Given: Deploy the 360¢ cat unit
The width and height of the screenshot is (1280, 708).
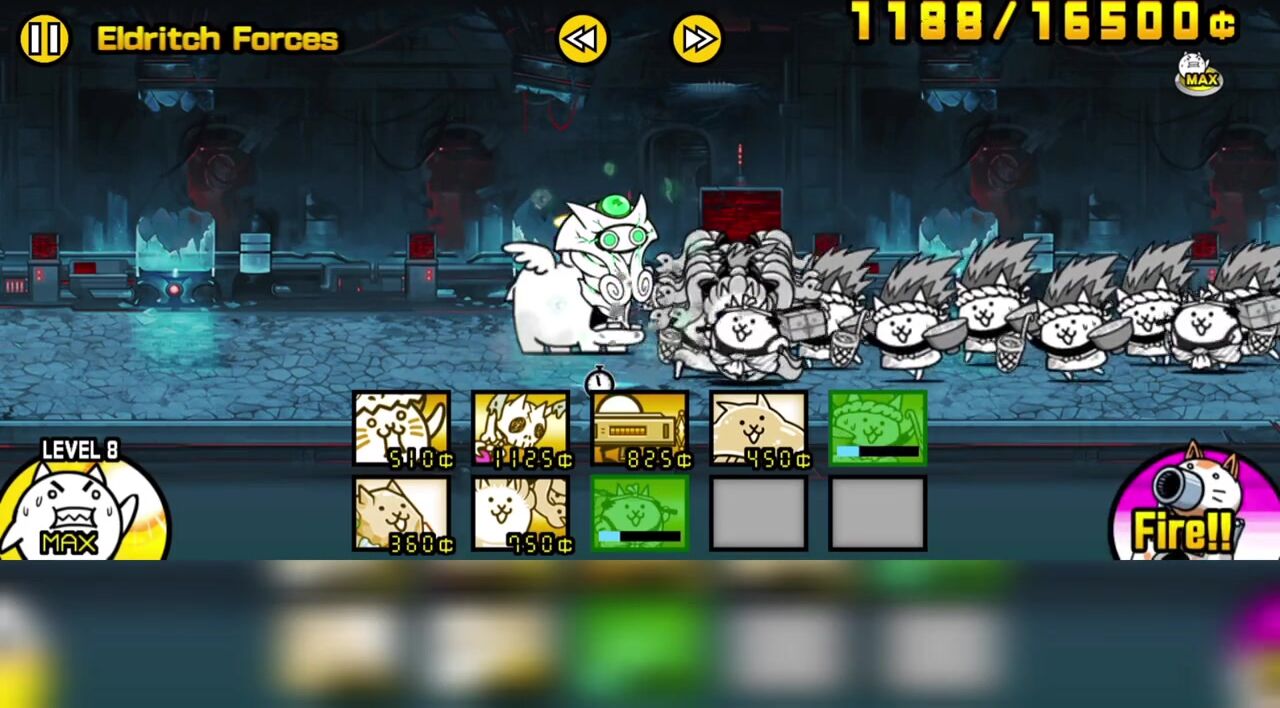Looking at the screenshot, I should click(402, 513).
